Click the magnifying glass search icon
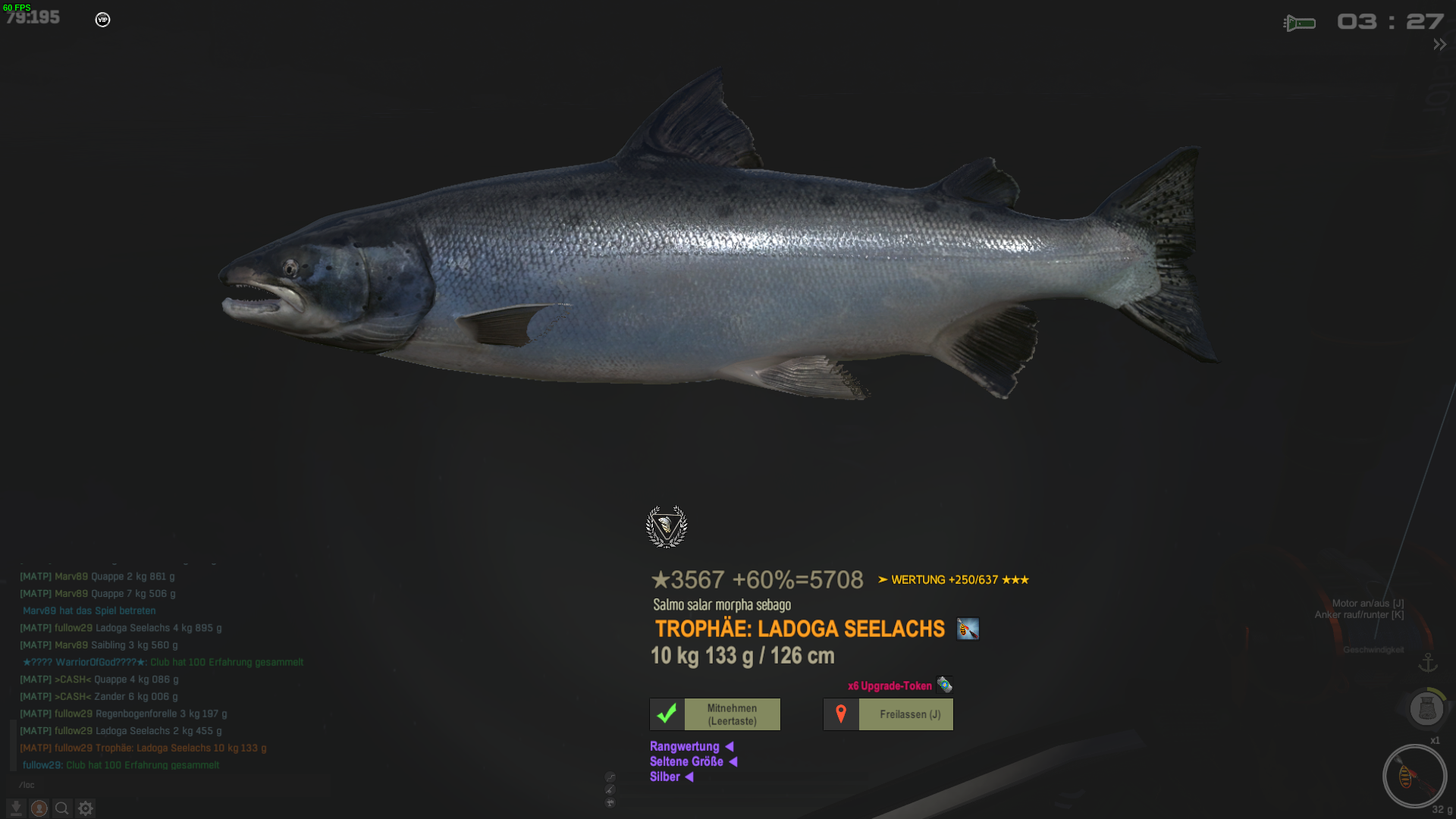This screenshot has width=1456, height=819. [62, 808]
